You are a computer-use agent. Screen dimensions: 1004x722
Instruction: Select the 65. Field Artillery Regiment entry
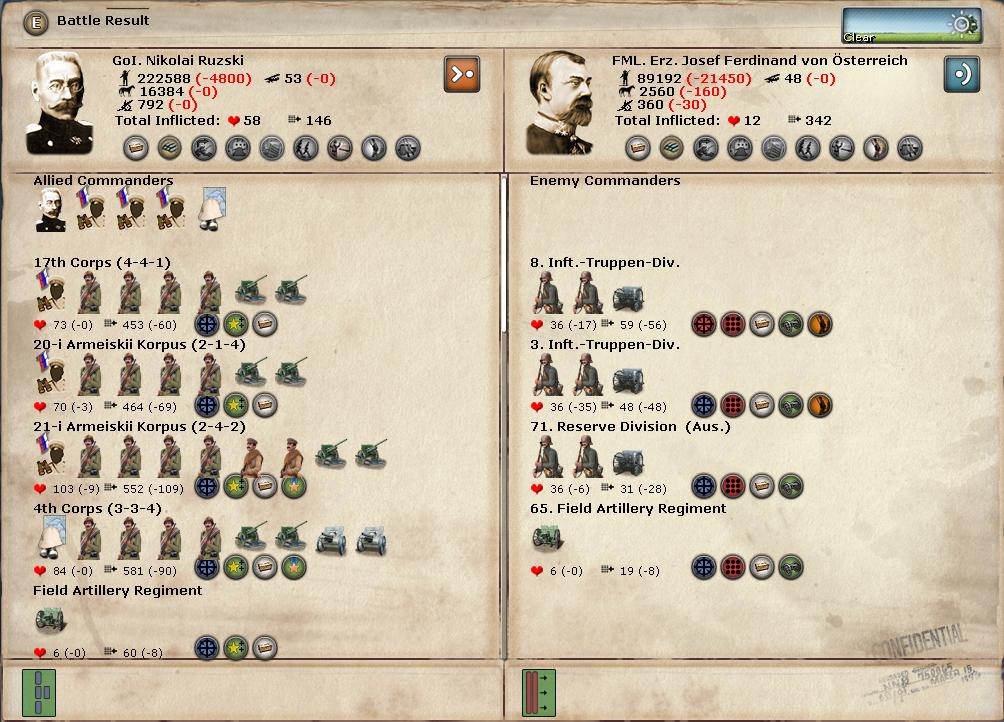[x=627, y=509]
